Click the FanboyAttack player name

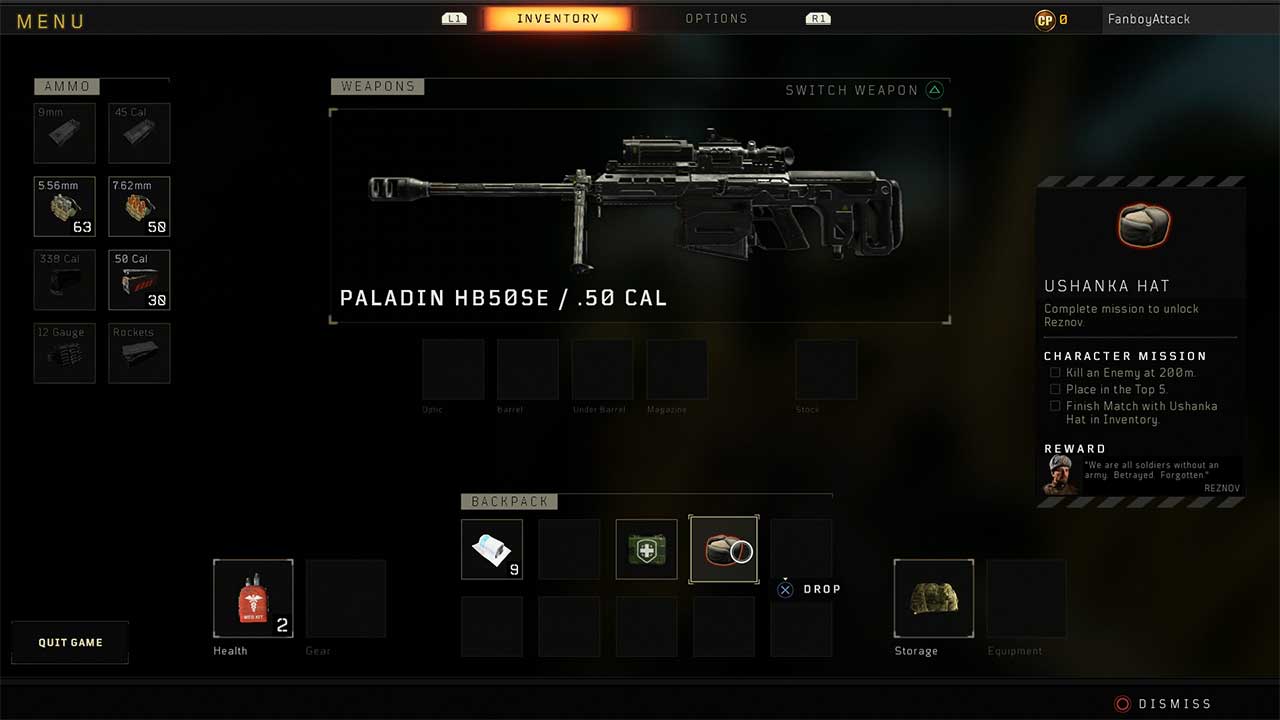1148,19
